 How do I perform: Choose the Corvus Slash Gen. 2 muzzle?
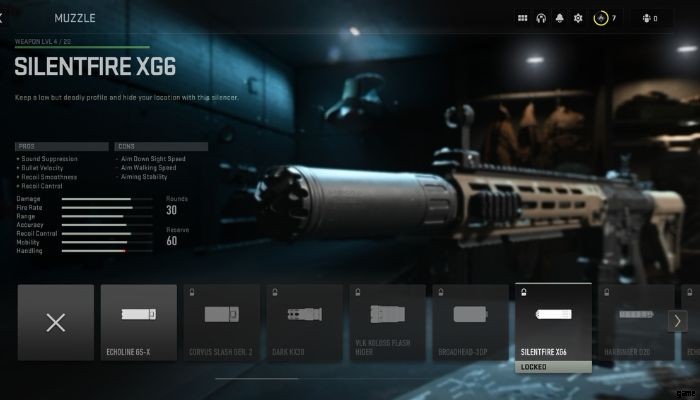pyautogui.click(x=221, y=322)
